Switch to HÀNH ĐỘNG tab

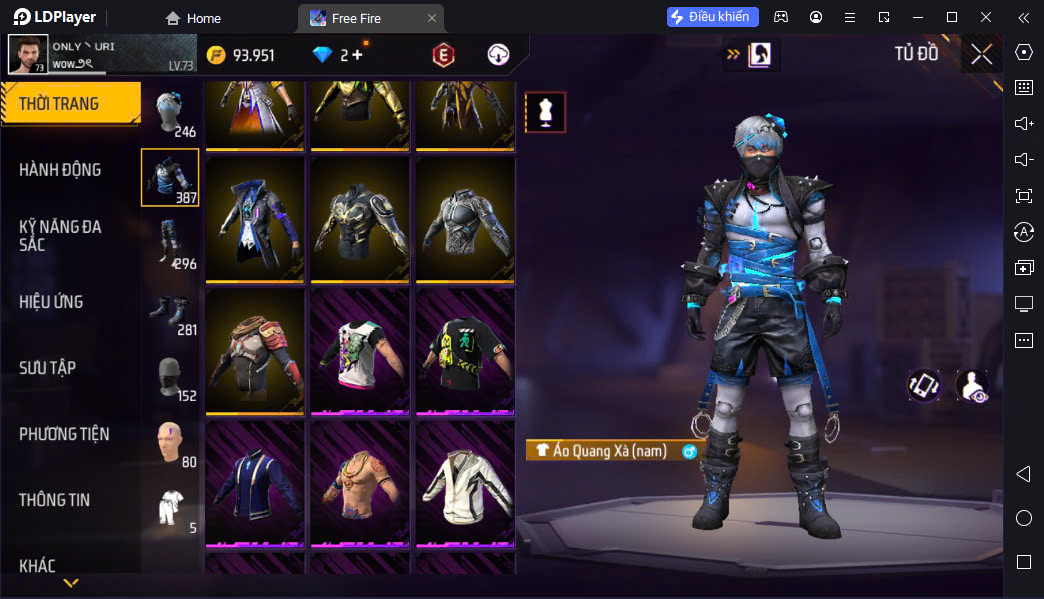click(60, 170)
